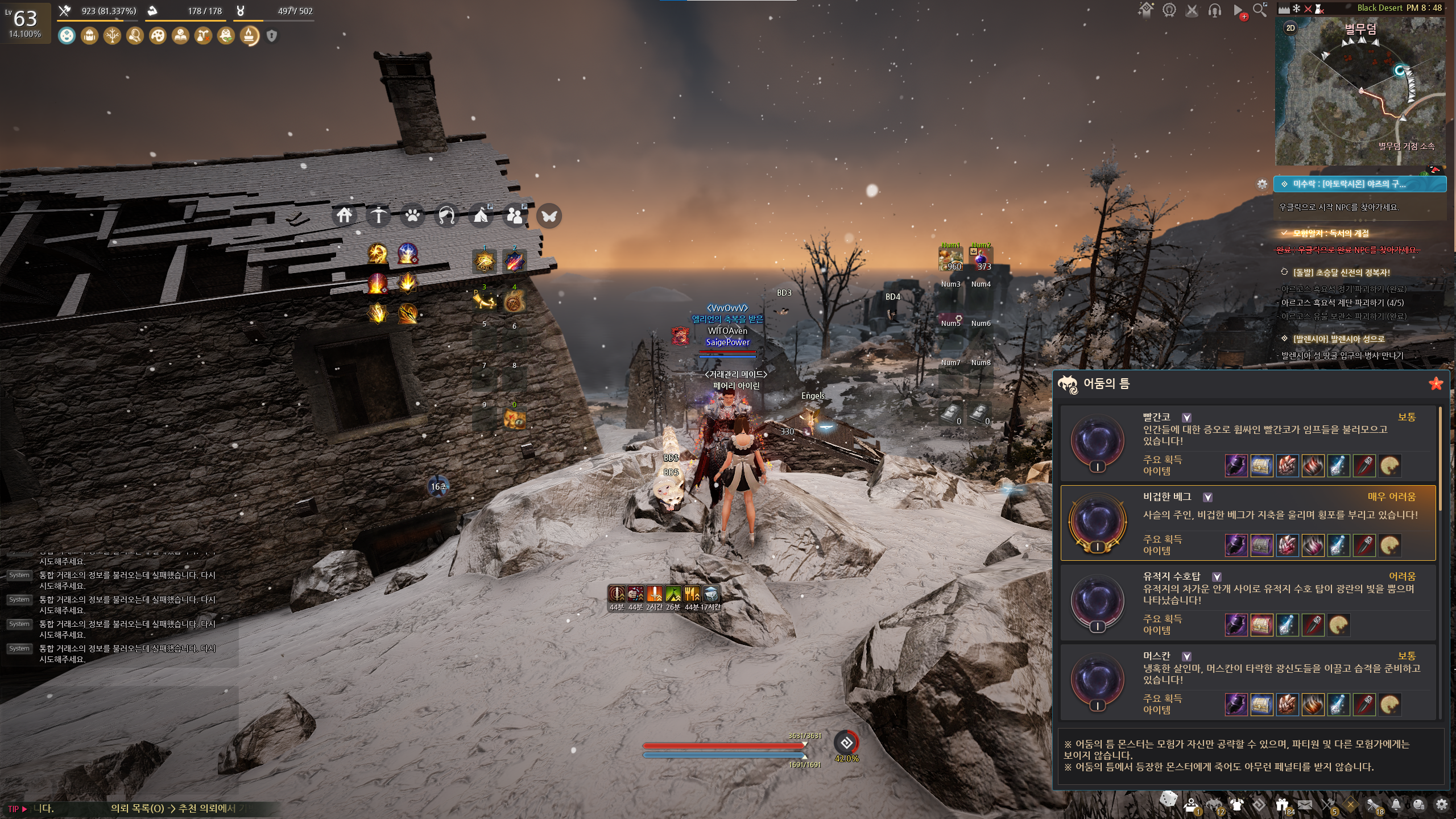Viewport: 1456px width, 819px height.
Task: Use the compass item in quickslot 4
Action: [514, 301]
